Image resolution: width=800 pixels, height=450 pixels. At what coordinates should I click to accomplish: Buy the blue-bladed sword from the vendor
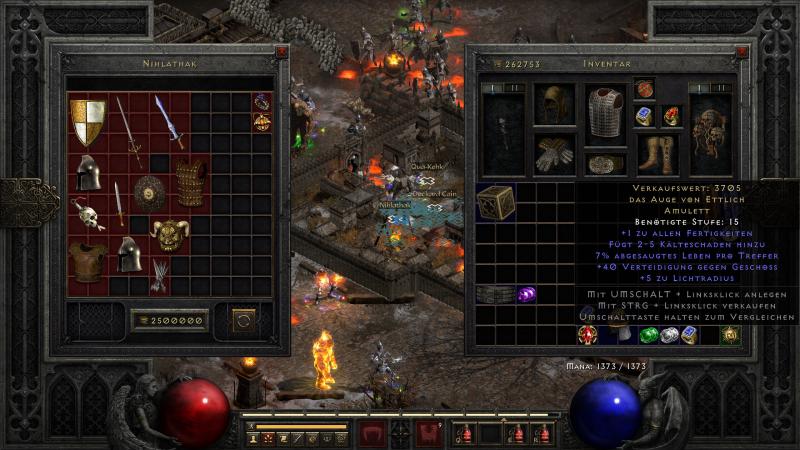tap(168, 121)
